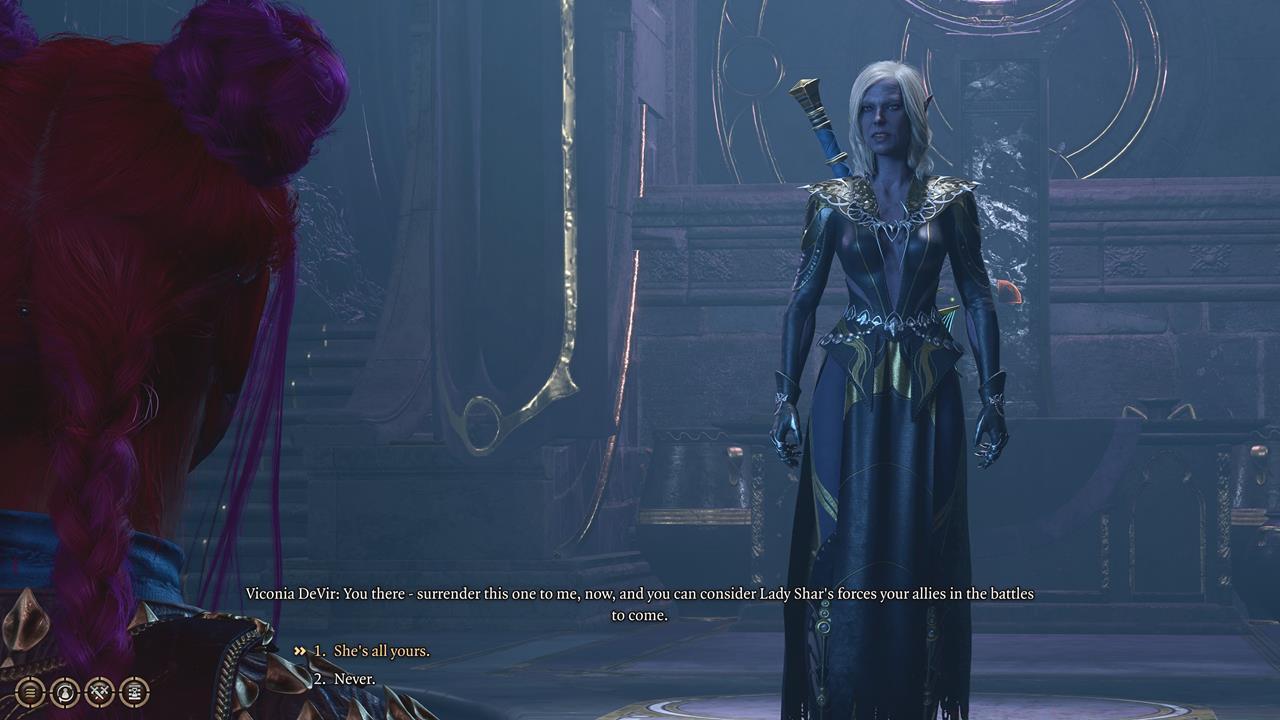Click the rightmost circular icon in the row

134,692
